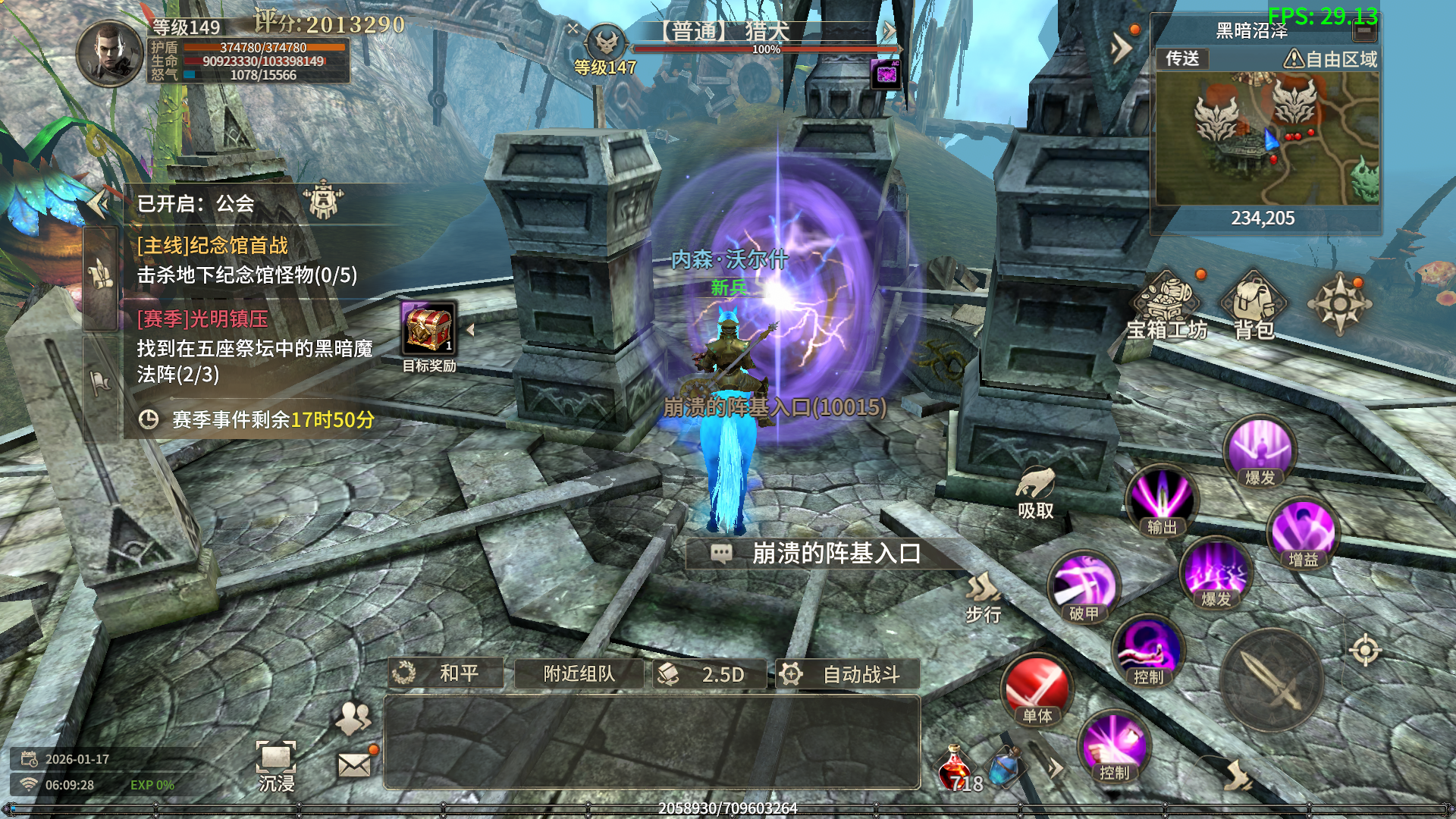Click the 传送 teleport button
The image size is (1456, 819).
[x=1182, y=59]
